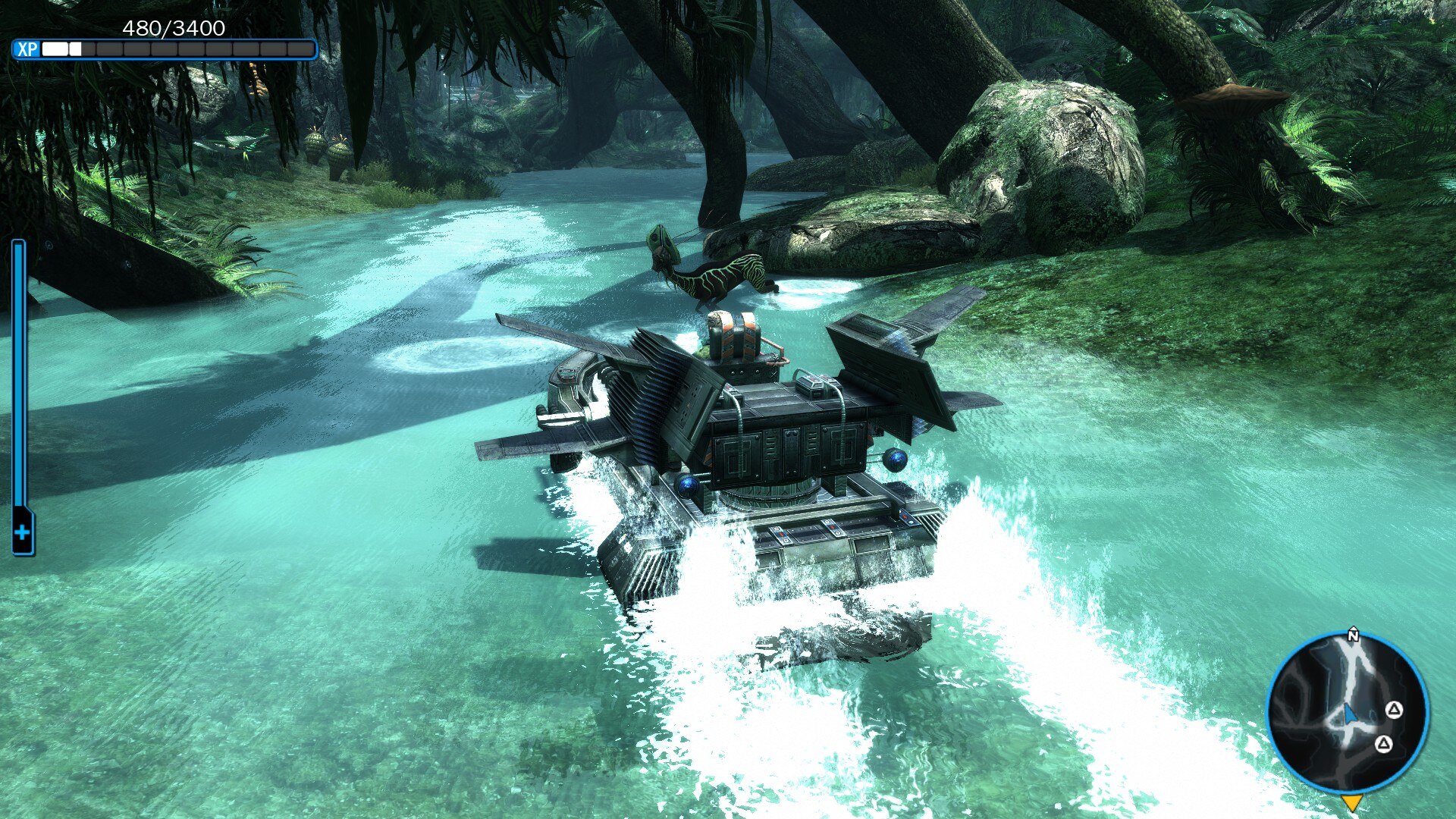Click the blue player arrow in minimap

pos(1351,715)
